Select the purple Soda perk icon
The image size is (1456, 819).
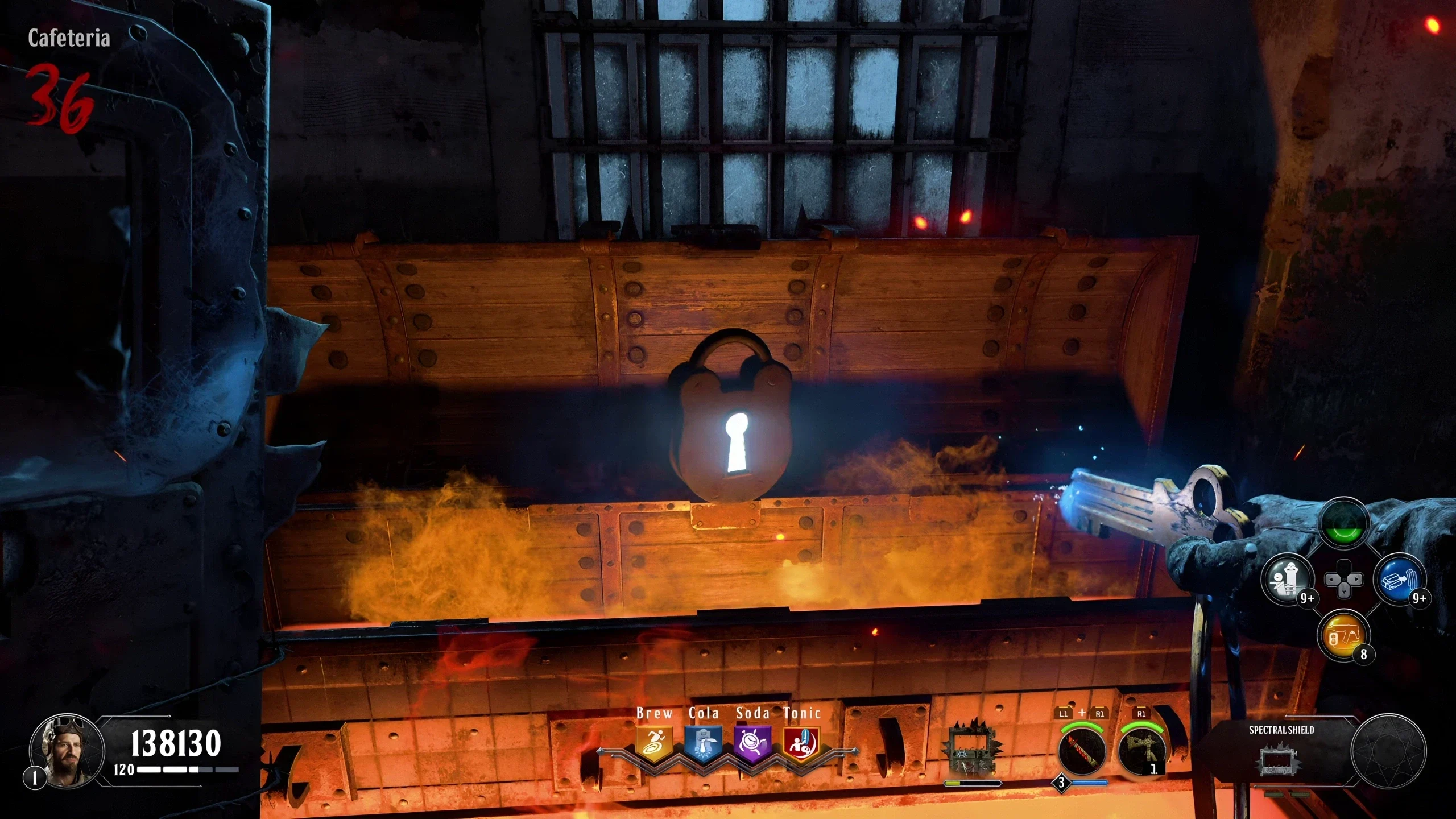pyautogui.click(x=752, y=743)
